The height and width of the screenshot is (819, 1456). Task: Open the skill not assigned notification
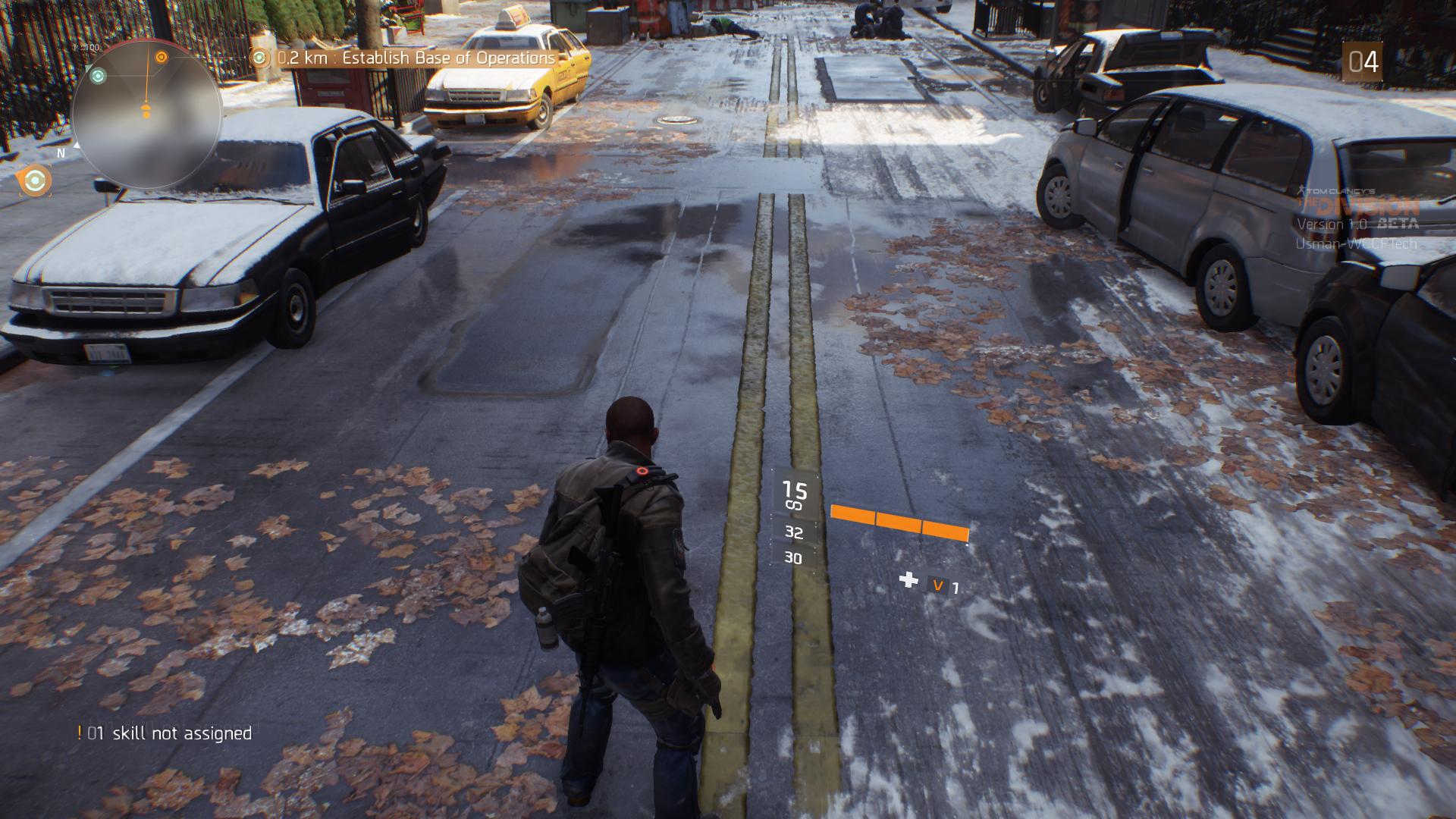pos(165,733)
